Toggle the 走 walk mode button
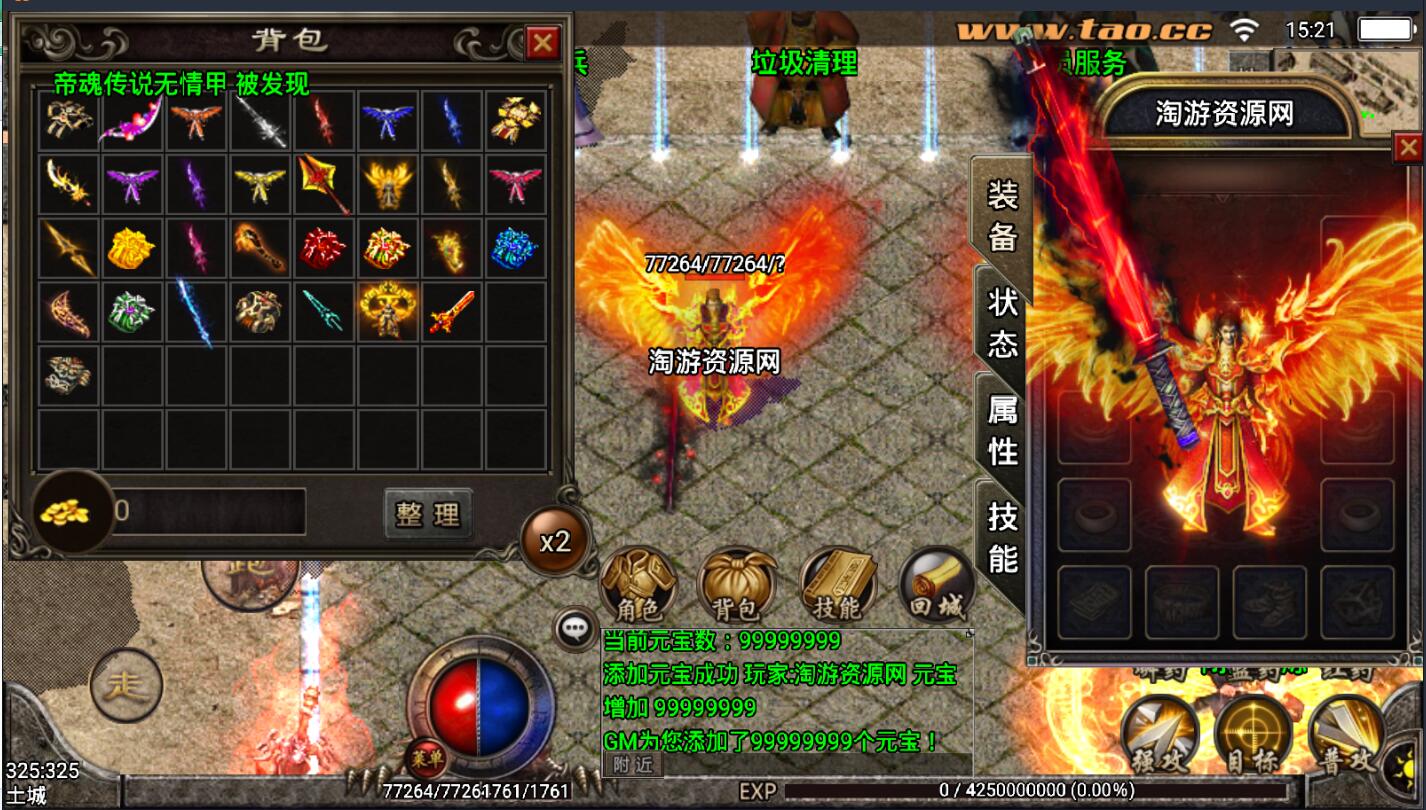 click(x=126, y=685)
